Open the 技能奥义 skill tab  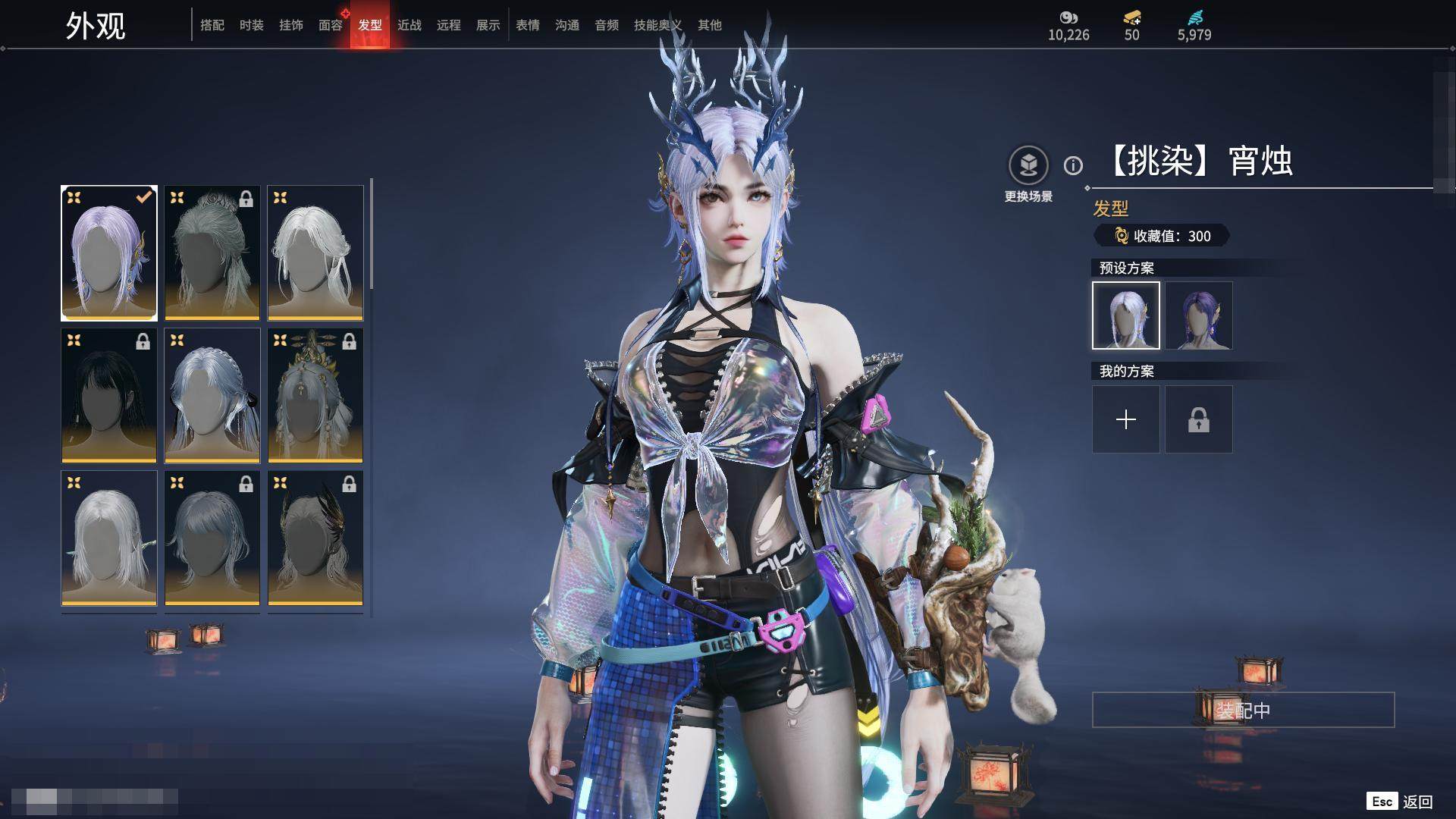[x=657, y=25]
